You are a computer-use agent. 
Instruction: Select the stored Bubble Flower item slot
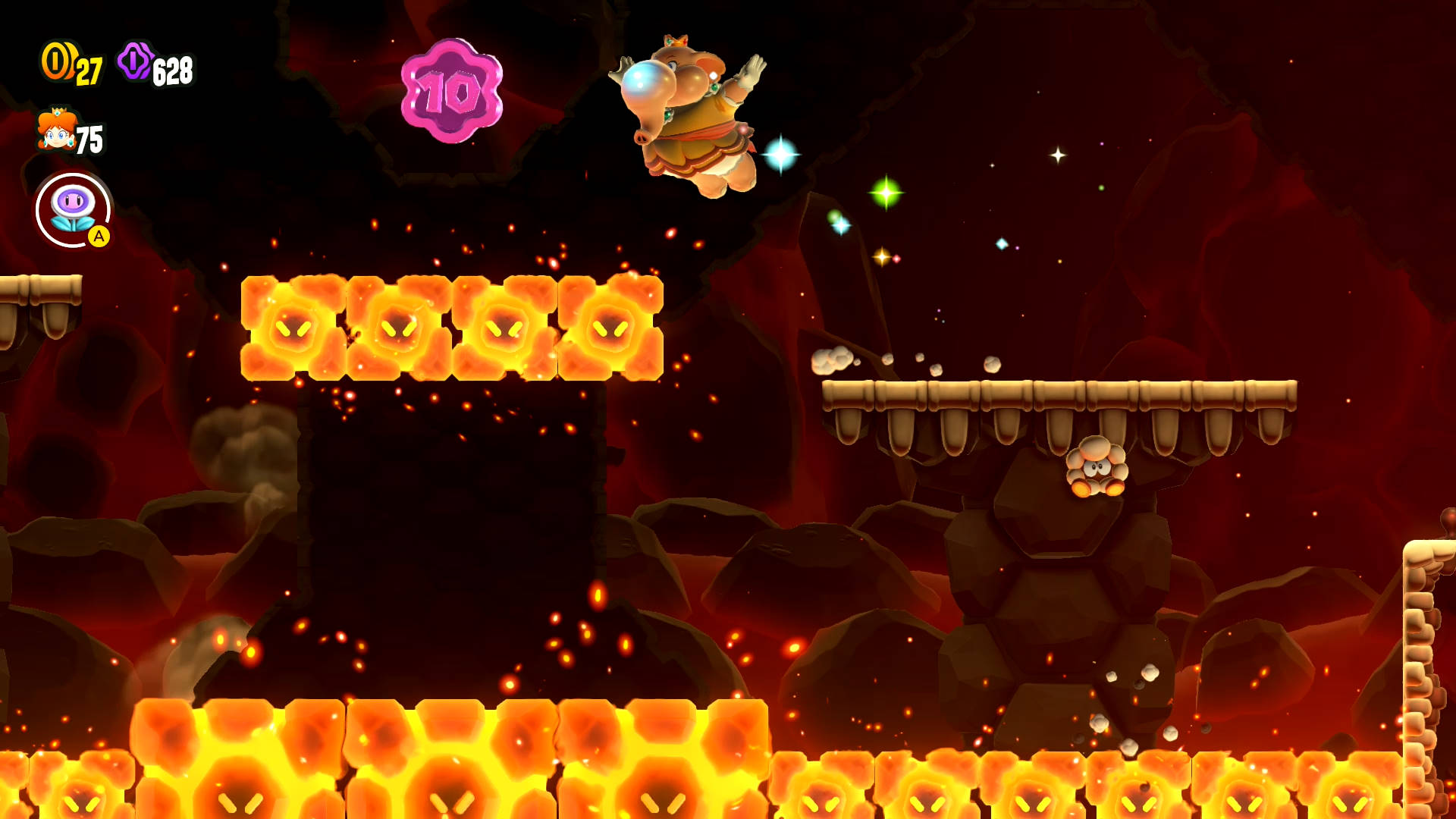73,210
